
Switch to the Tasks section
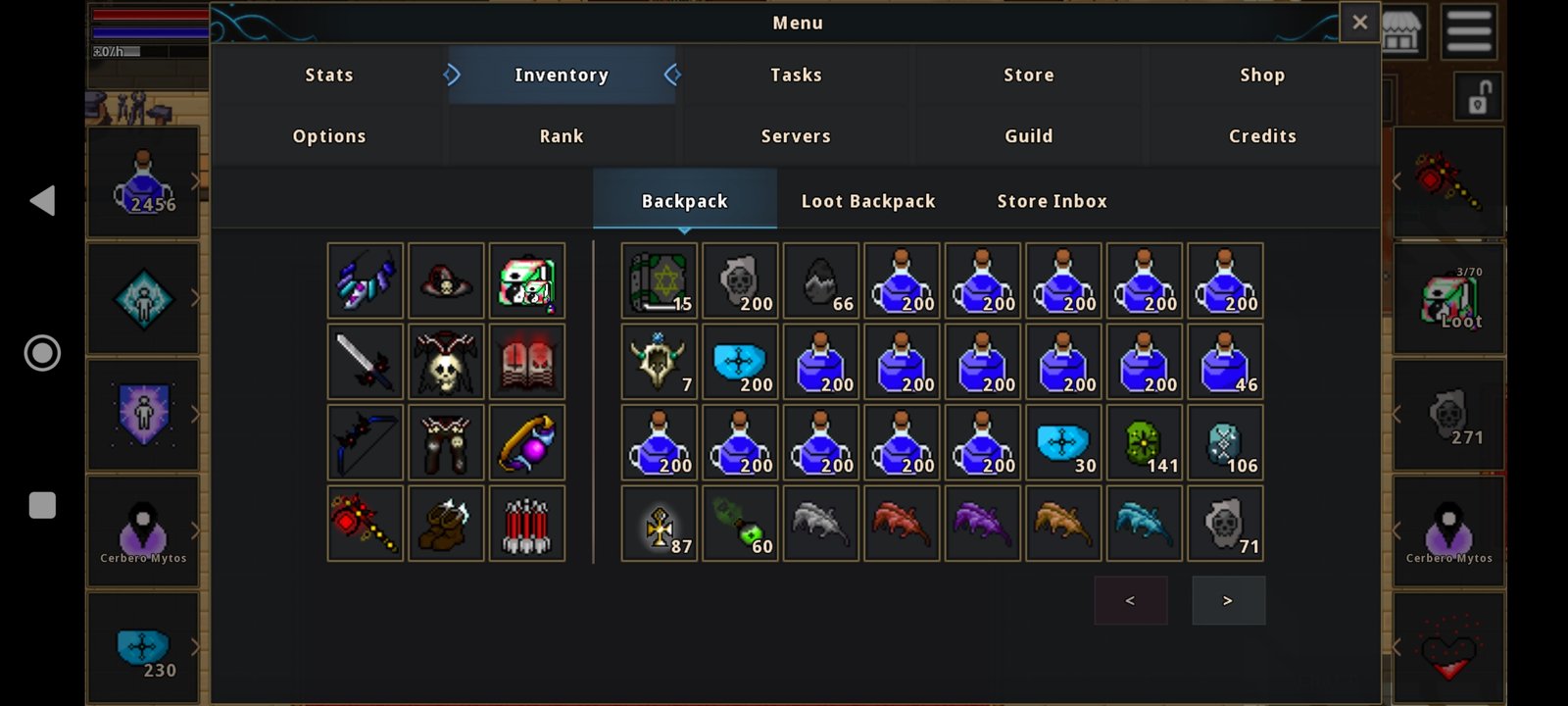pos(796,76)
